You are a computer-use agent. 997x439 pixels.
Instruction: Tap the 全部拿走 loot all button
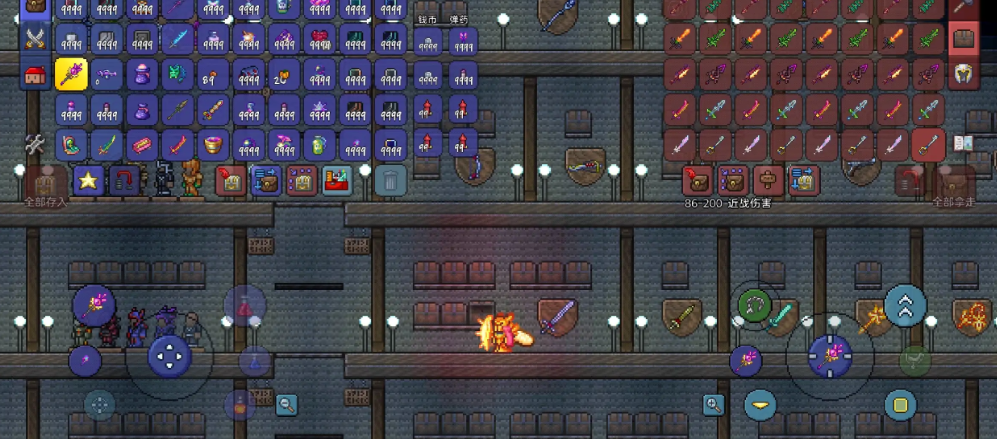(x=953, y=185)
